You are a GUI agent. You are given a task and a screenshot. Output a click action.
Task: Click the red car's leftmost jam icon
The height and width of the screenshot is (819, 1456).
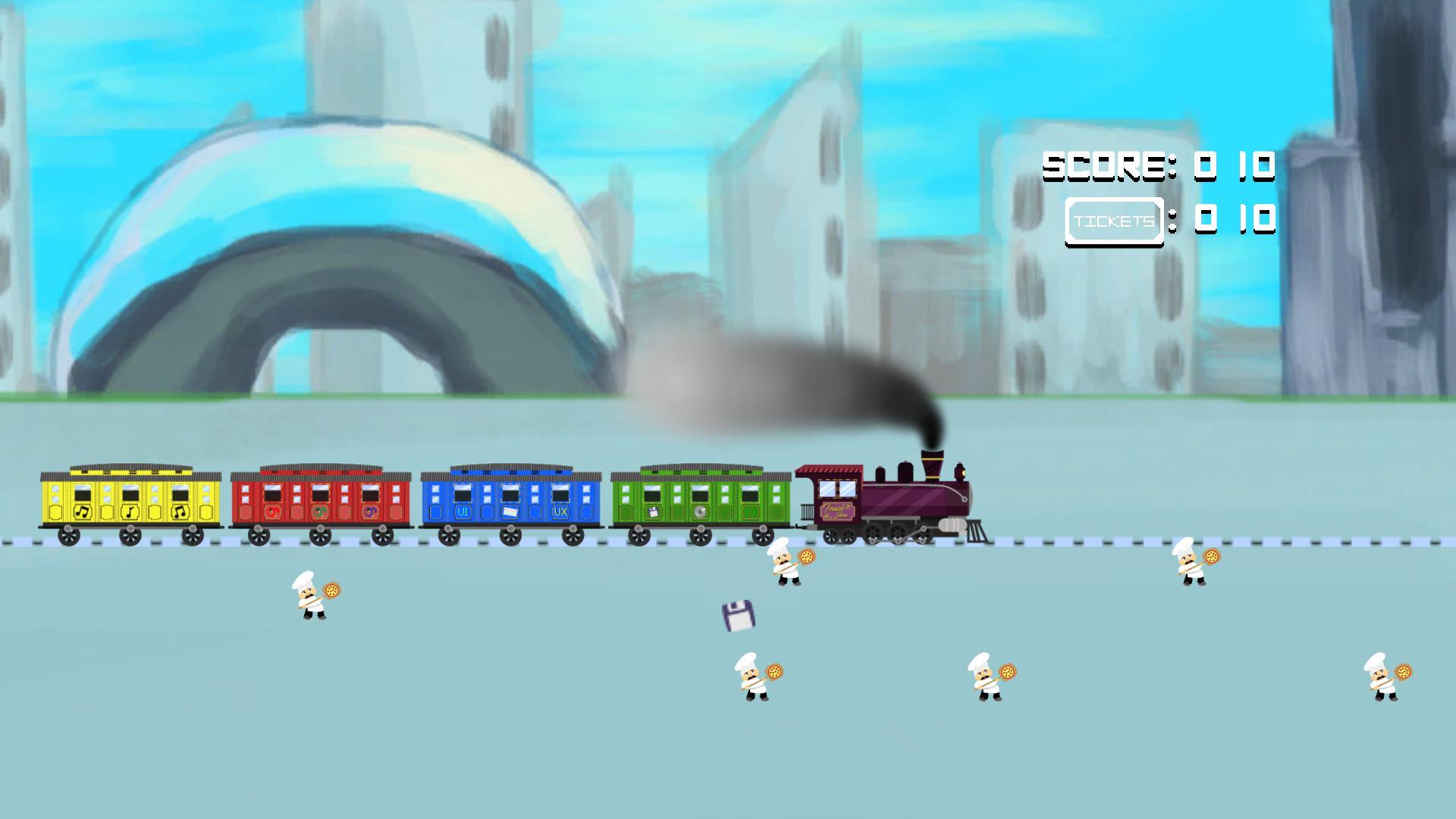pos(272,513)
